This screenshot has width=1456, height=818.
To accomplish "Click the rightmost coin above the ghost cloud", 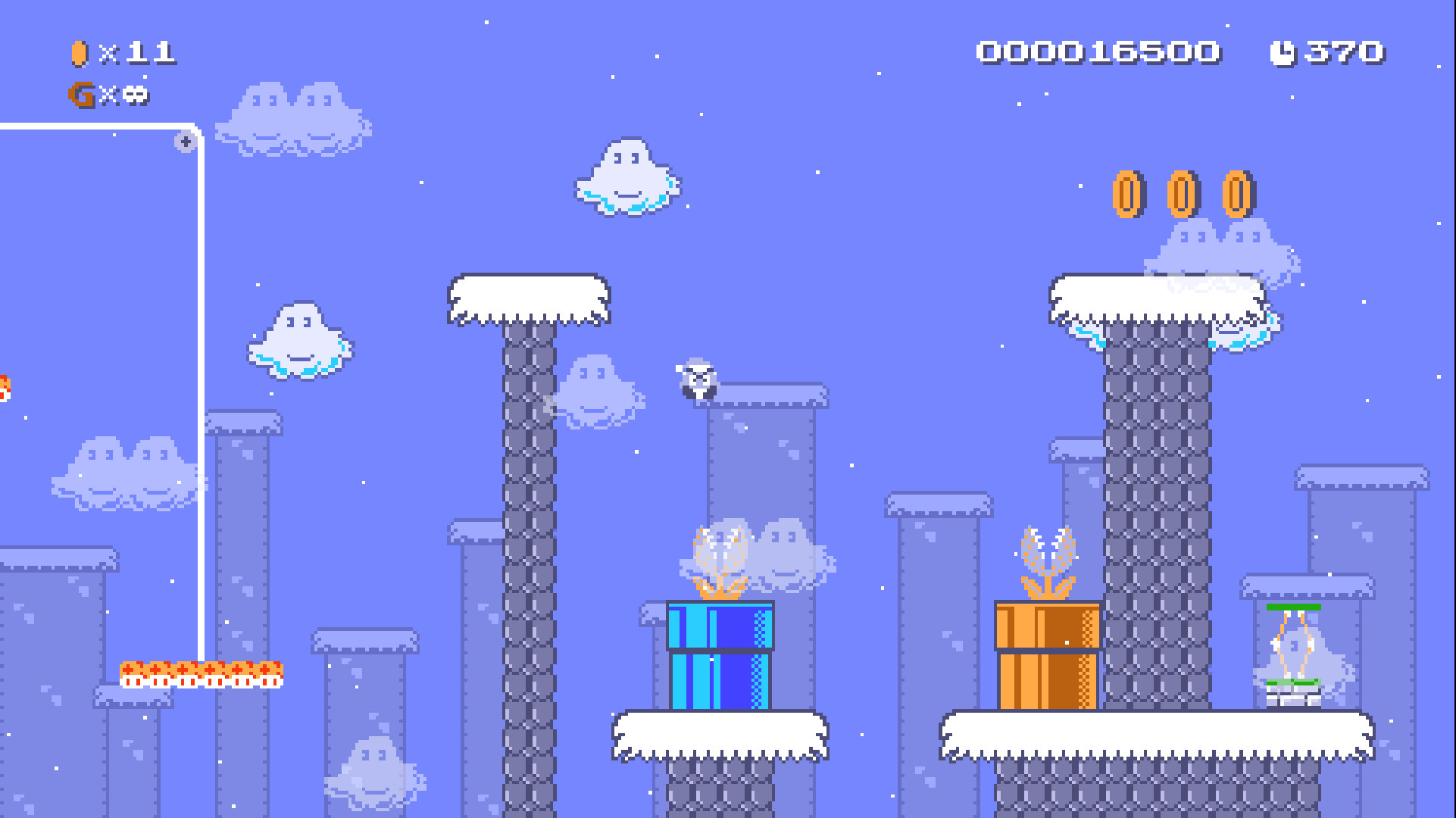I will point(1238,195).
